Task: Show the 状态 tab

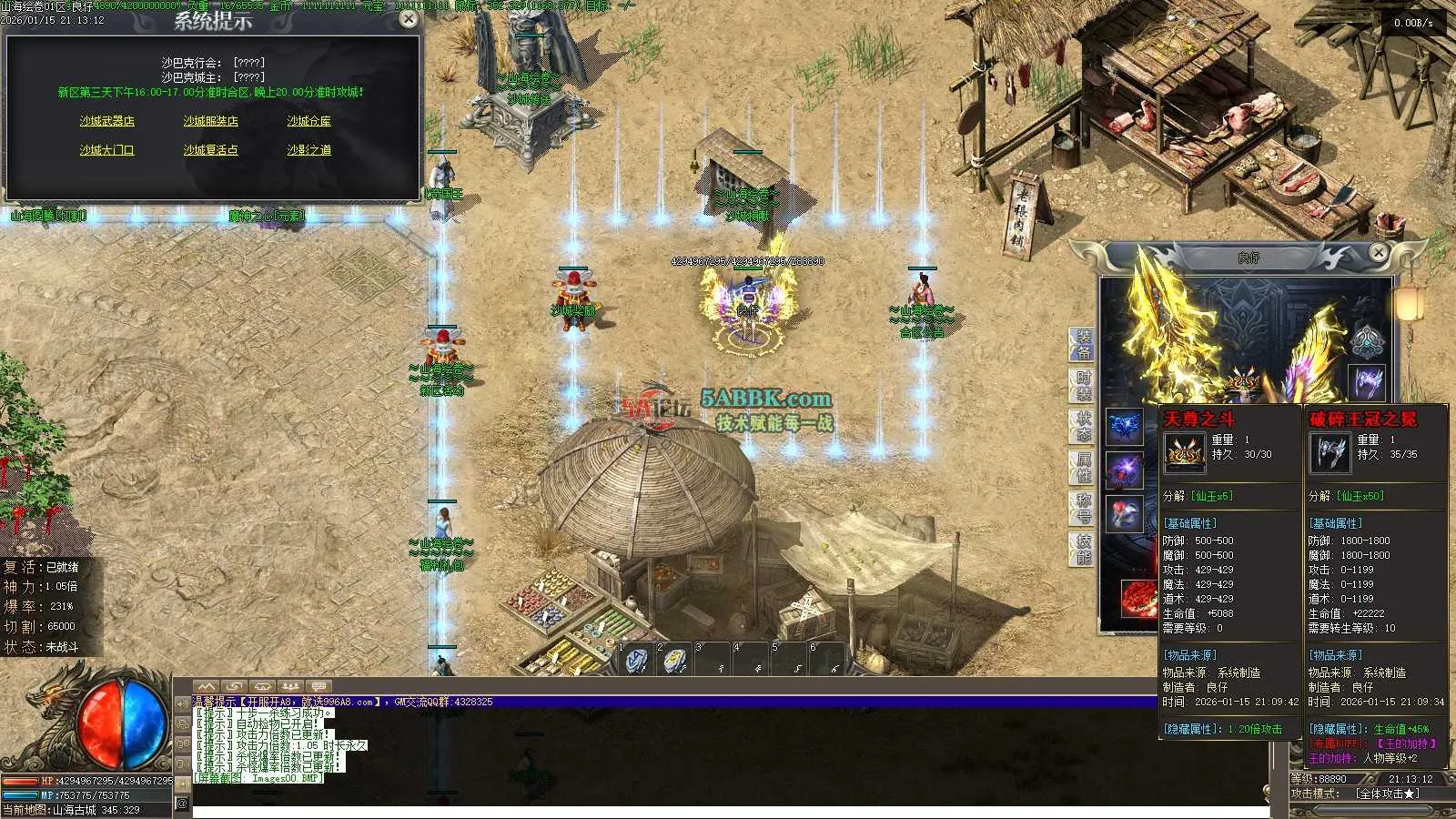Action: tap(1083, 426)
